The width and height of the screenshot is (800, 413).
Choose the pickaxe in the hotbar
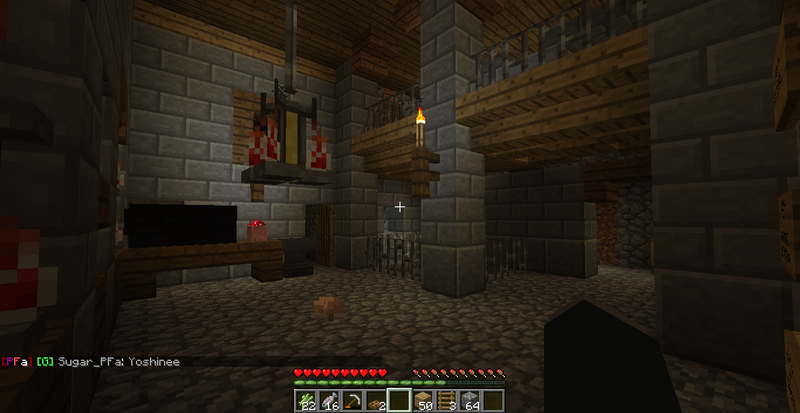352,401
